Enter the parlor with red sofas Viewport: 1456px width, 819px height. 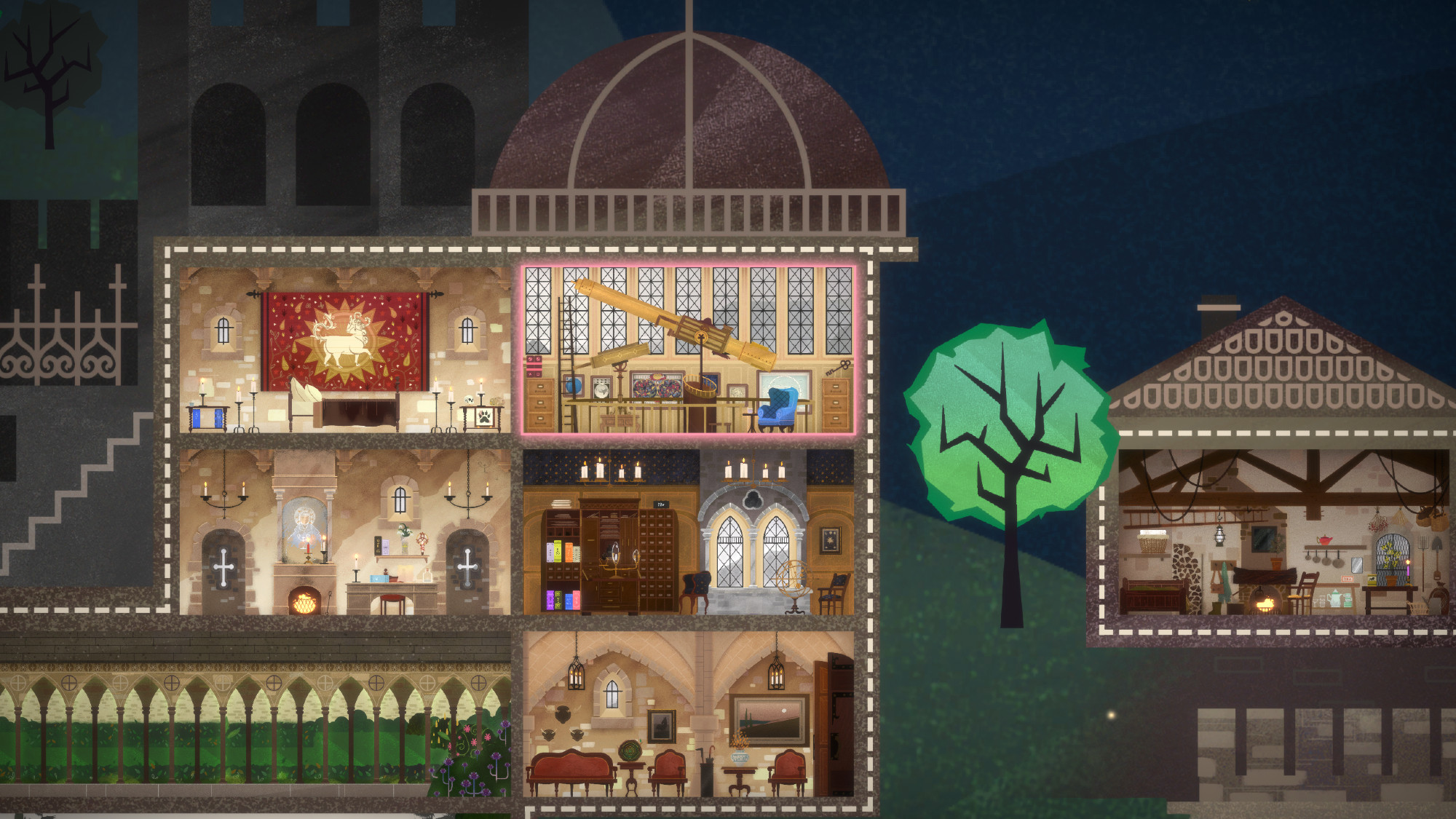[689, 714]
